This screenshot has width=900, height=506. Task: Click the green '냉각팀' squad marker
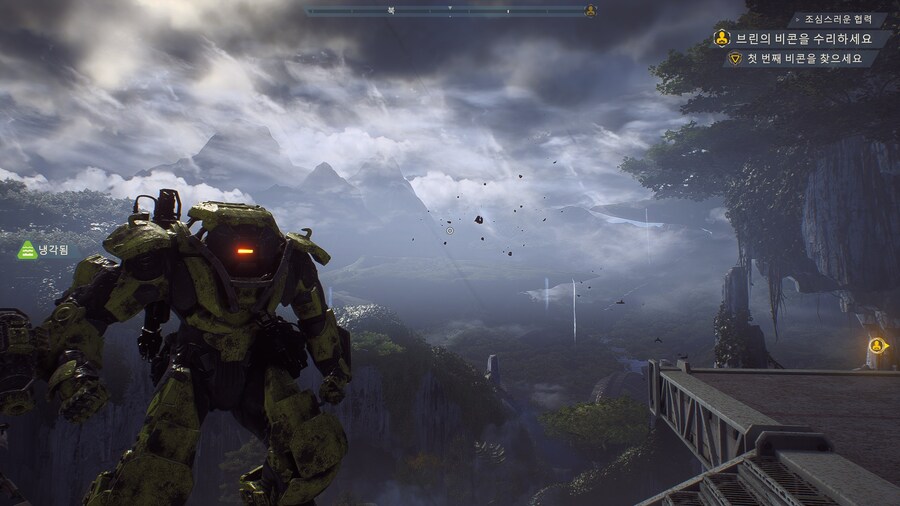pyautogui.click(x=43, y=250)
